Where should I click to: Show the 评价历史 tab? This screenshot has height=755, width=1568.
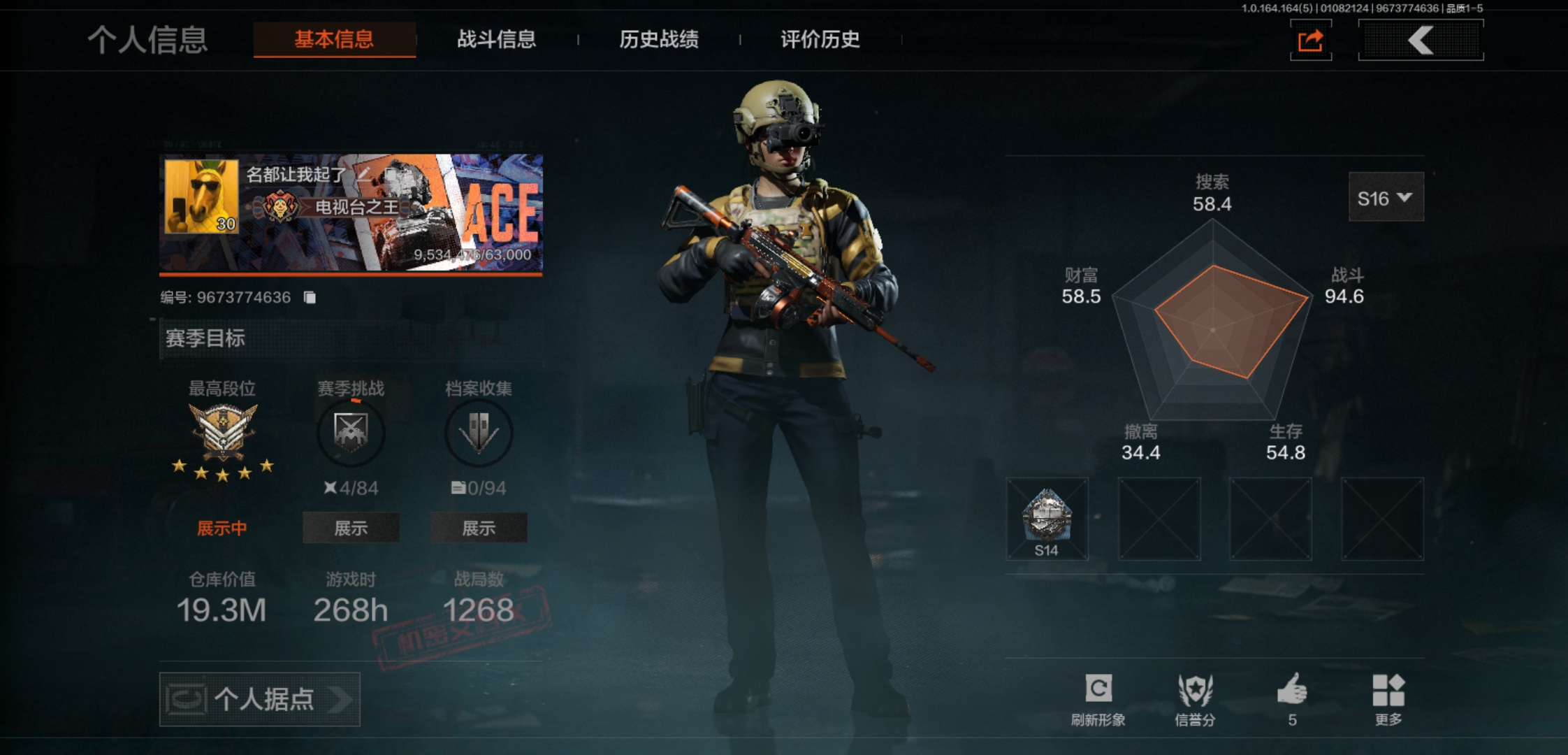pyautogui.click(x=820, y=39)
